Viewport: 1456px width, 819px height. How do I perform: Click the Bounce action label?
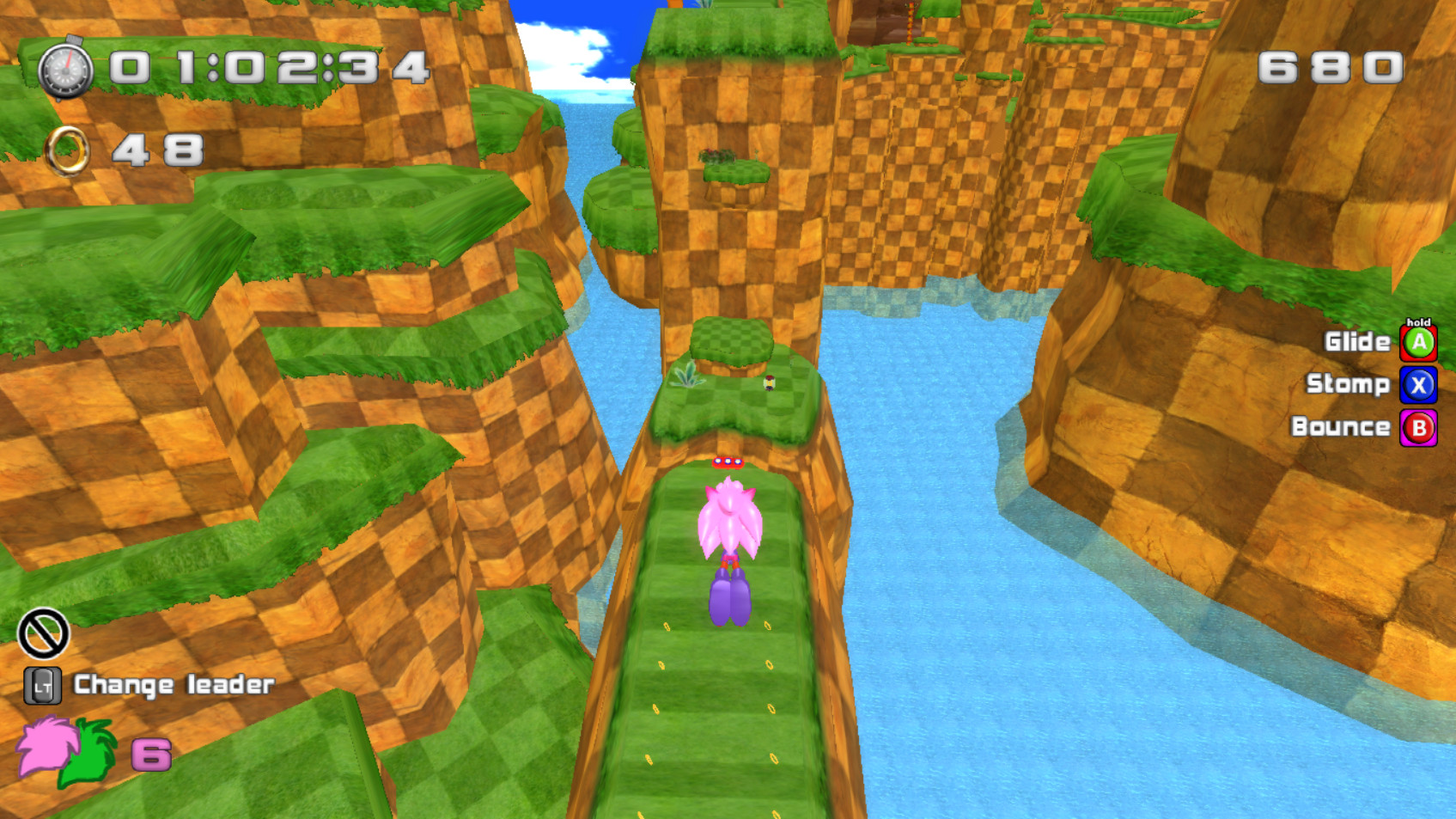click(1342, 427)
